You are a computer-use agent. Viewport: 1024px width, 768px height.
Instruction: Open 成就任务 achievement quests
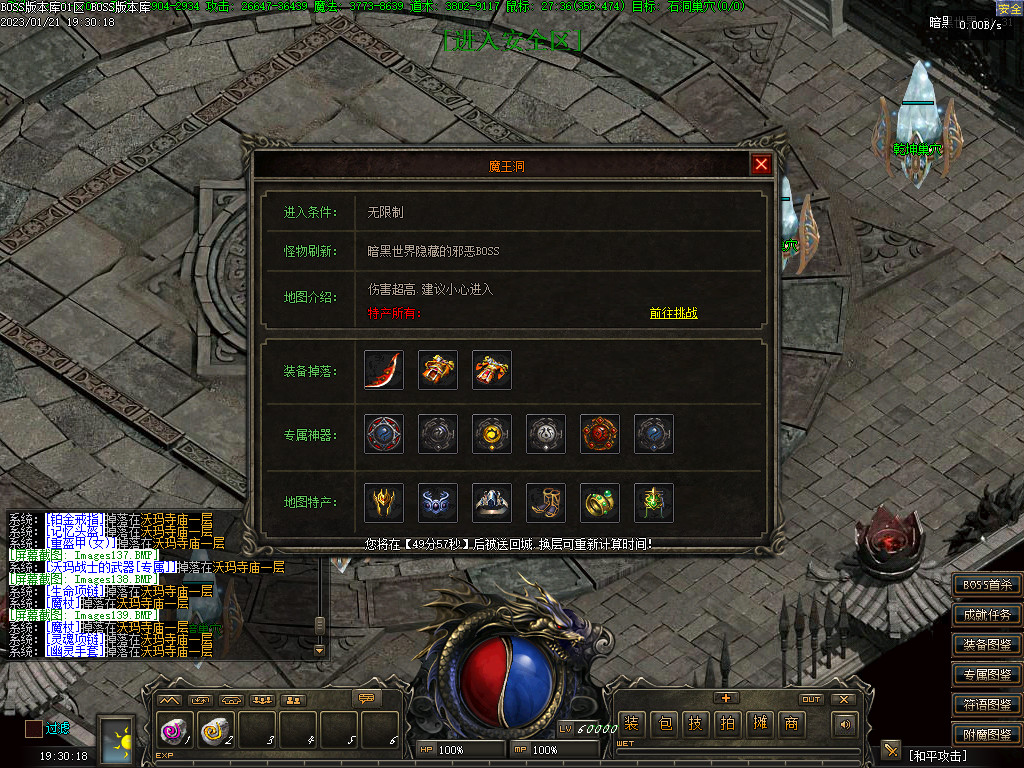click(x=987, y=615)
